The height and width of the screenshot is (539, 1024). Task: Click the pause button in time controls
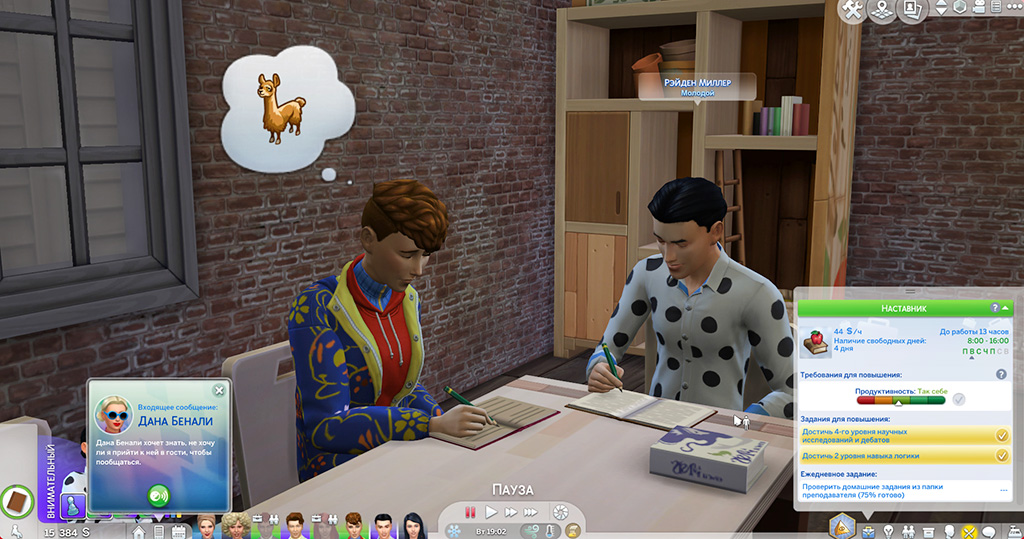[470, 512]
